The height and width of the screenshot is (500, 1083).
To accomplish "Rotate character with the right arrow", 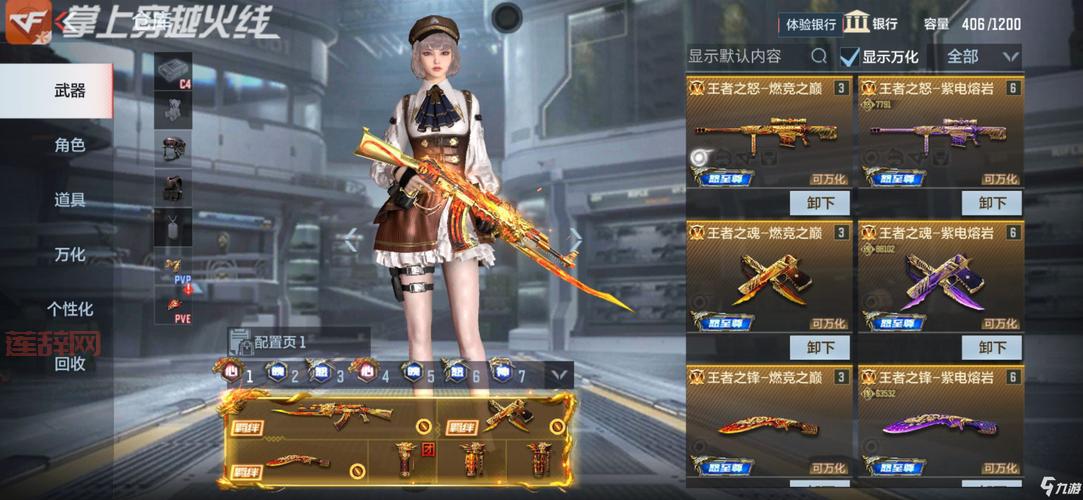I will (575, 239).
